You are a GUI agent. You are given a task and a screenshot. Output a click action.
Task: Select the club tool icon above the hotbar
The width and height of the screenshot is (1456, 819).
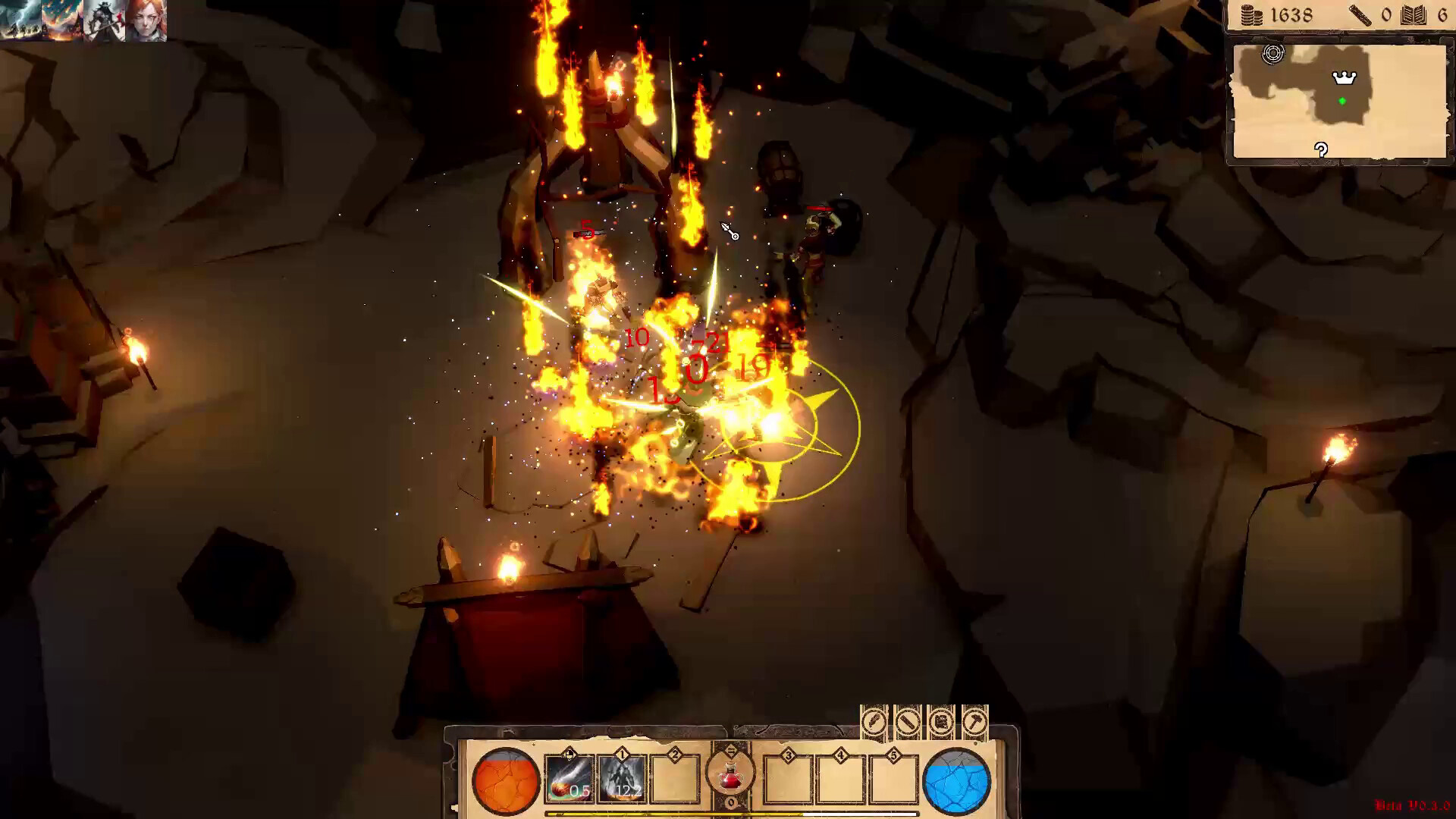[908, 720]
